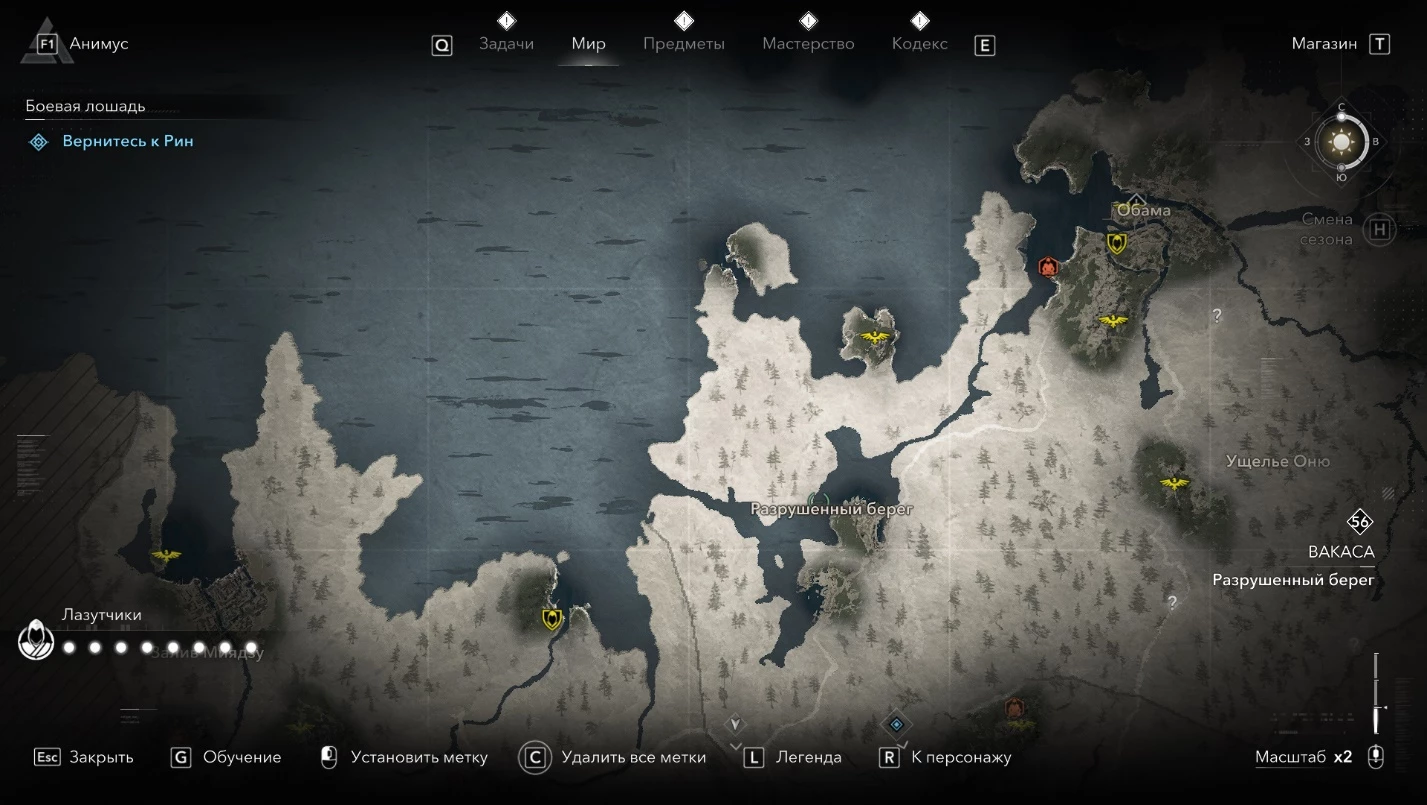Select the Вернитесь к Рин objective
This screenshot has height=805, width=1427.
128,141
